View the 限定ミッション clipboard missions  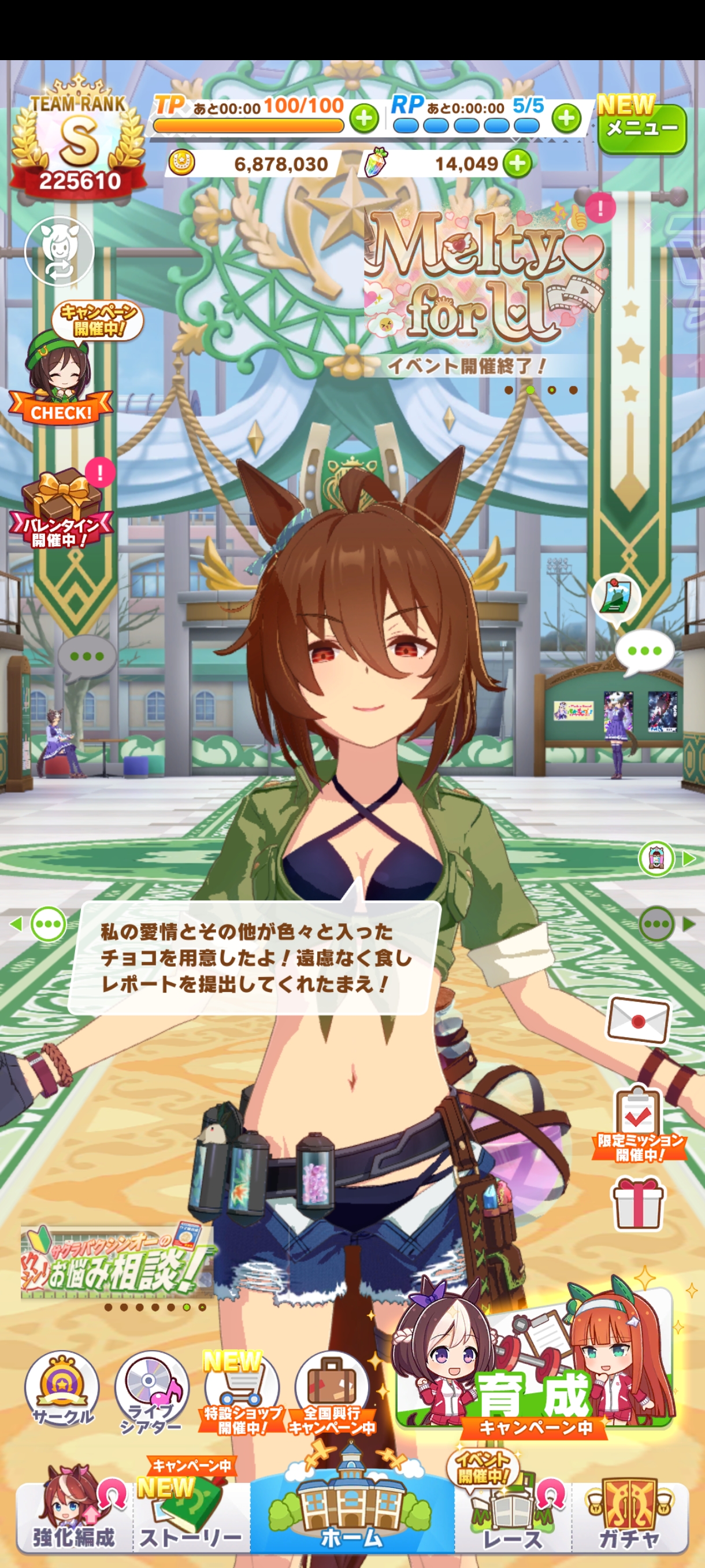click(x=637, y=1123)
